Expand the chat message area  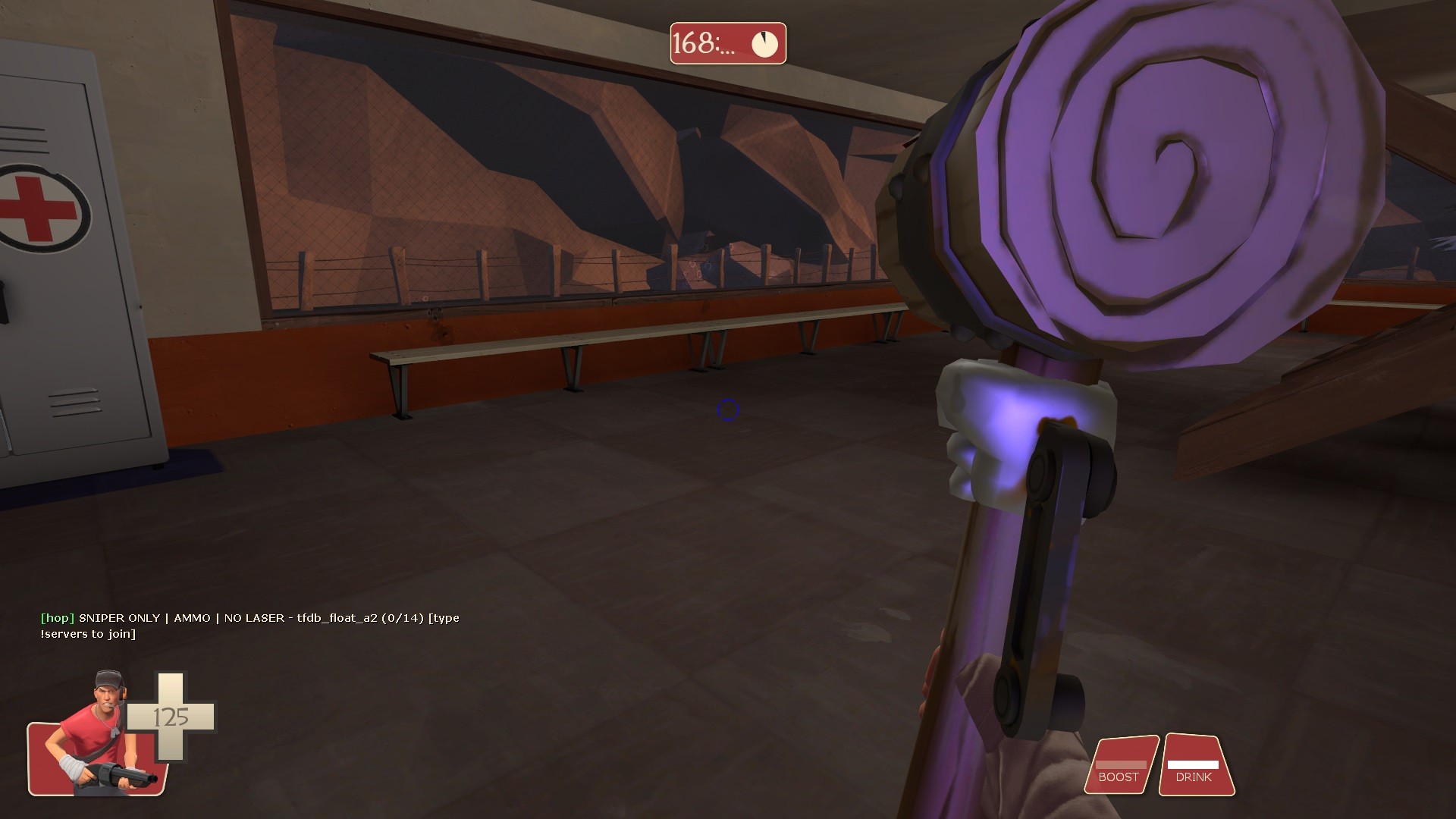(250, 626)
